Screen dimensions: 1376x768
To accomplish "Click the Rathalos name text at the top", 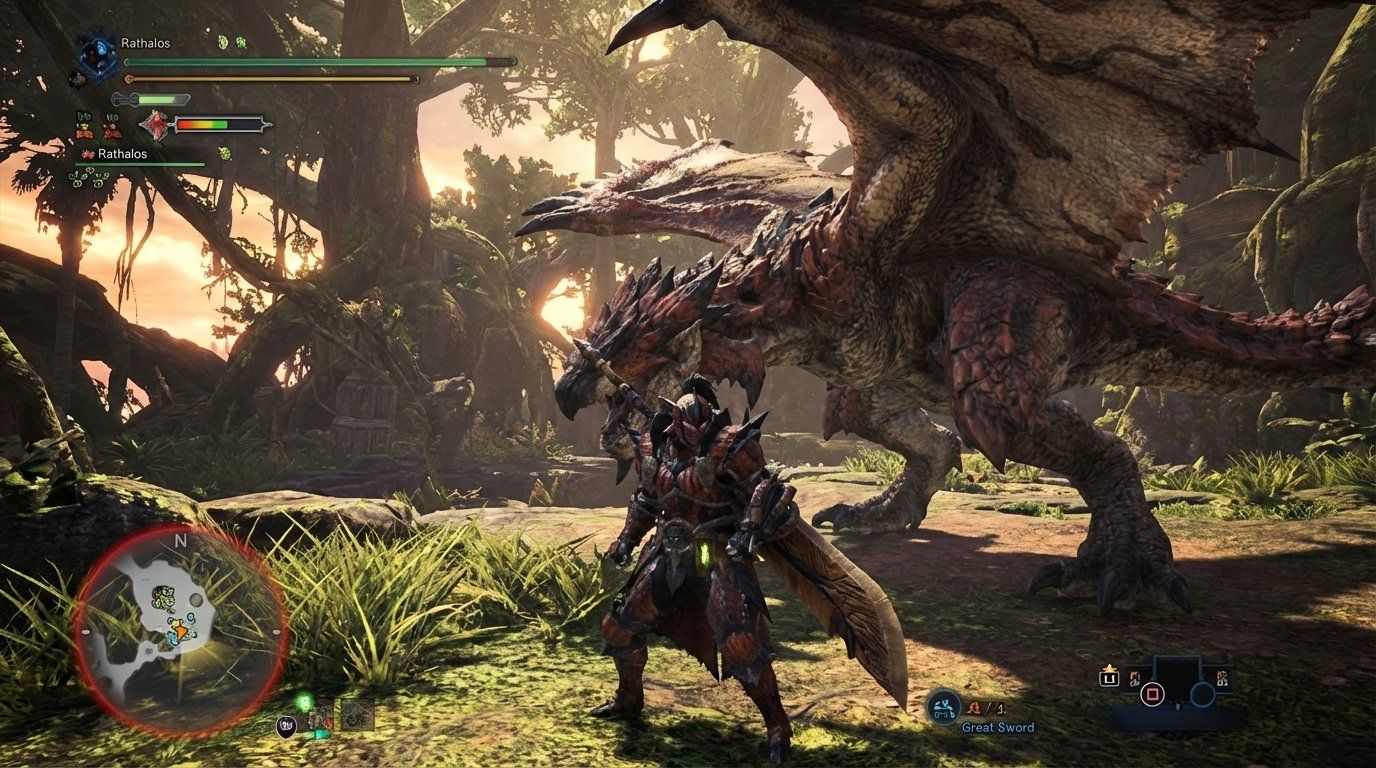I will pyautogui.click(x=145, y=42).
